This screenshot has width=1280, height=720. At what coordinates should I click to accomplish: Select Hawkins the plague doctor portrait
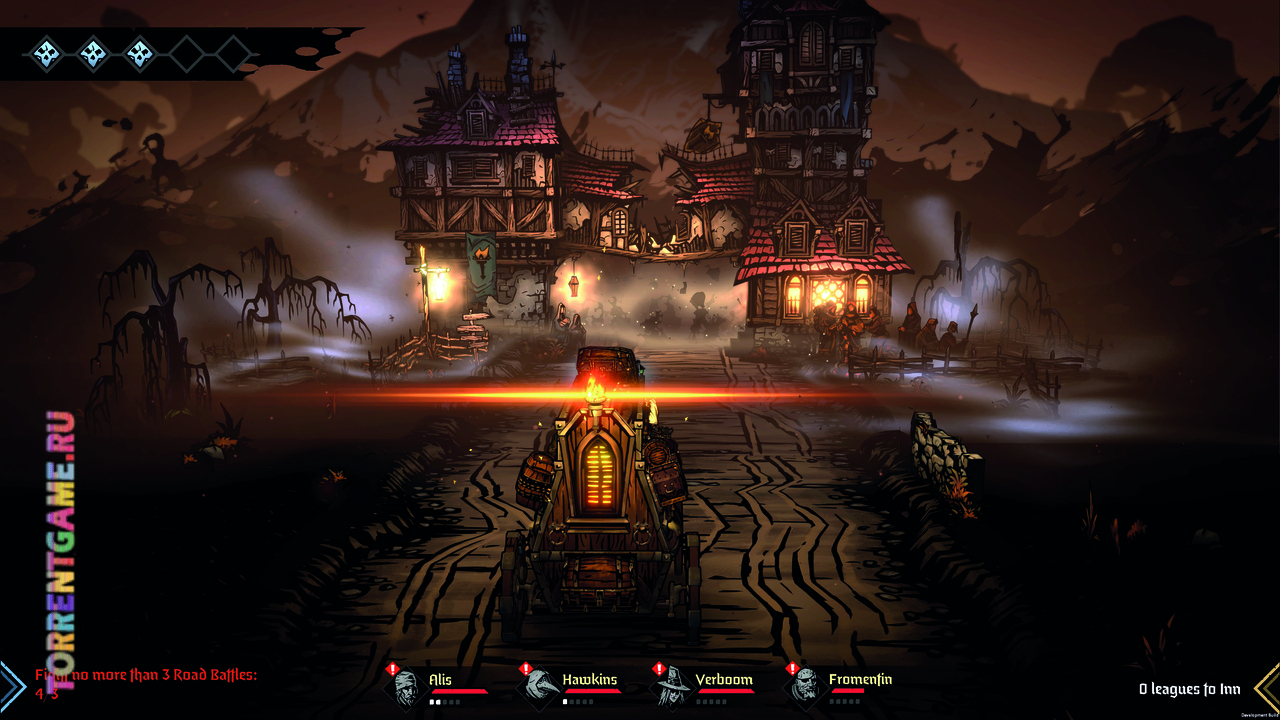(x=539, y=688)
